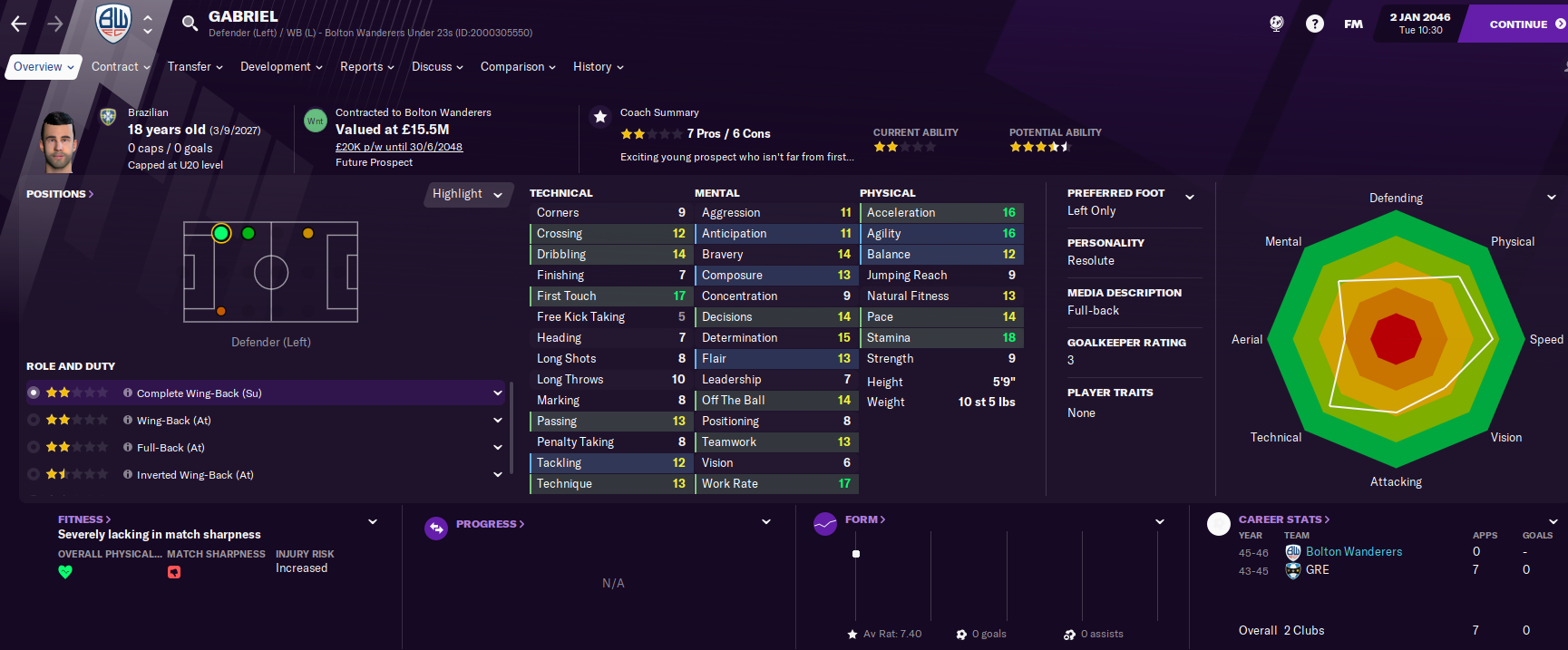The width and height of the screenshot is (1568, 650).
Task: Open the help question mark icon
Action: [x=1314, y=24]
